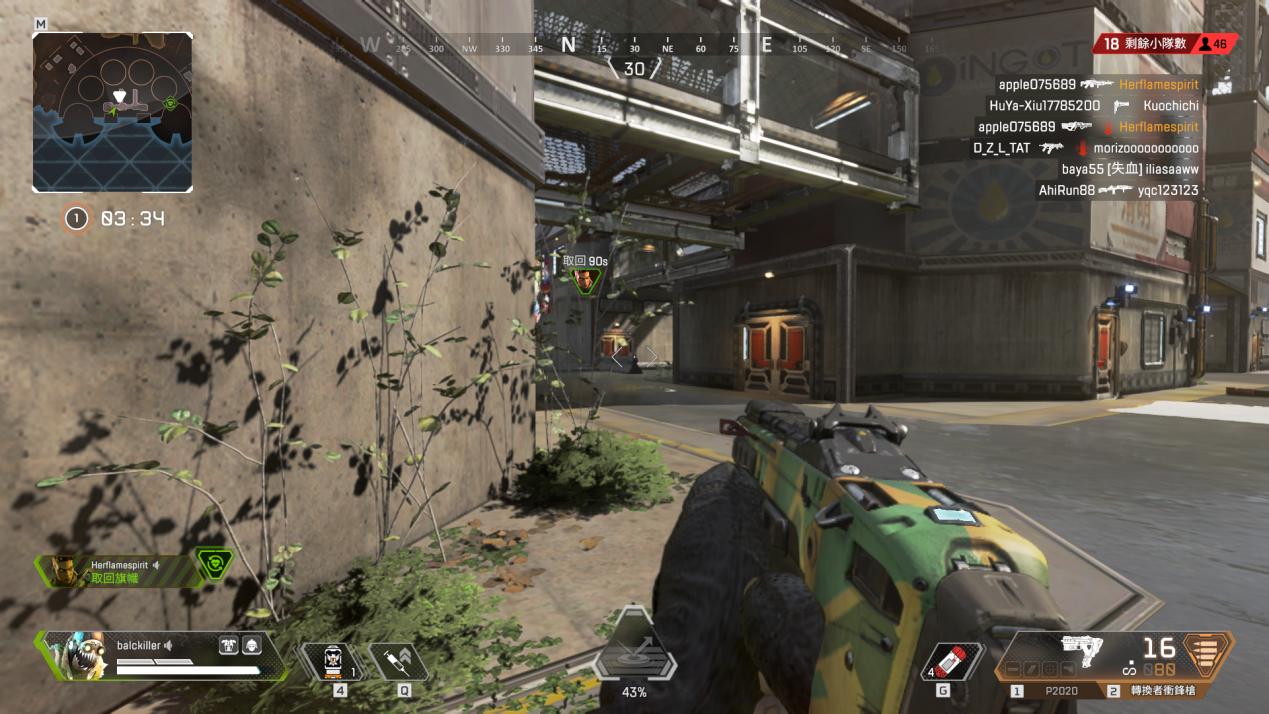Click the body armor icon on balckiller's card
Image resolution: width=1269 pixels, height=714 pixels.
point(228,646)
